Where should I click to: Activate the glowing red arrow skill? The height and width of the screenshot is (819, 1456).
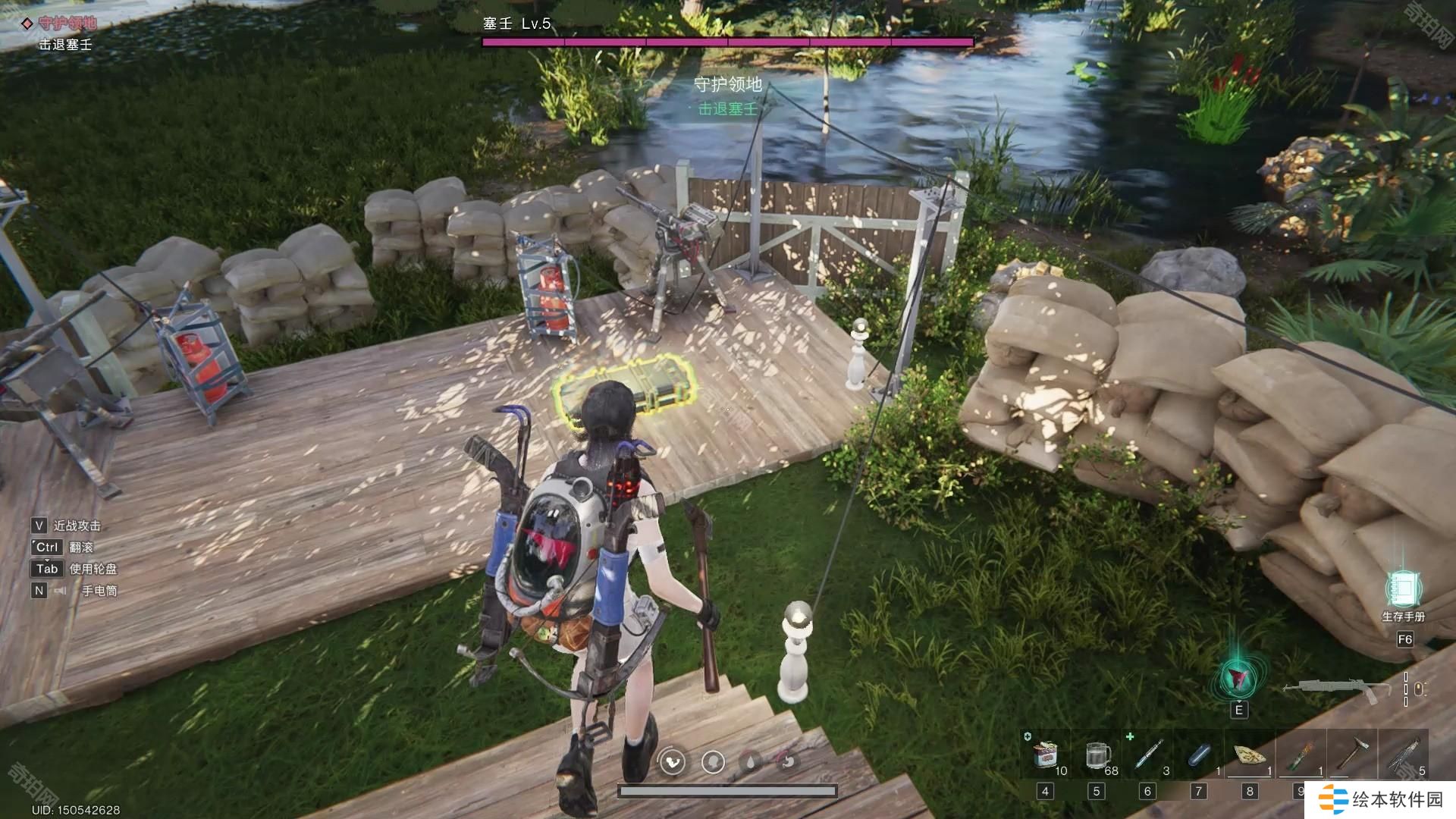pos(1238,677)
